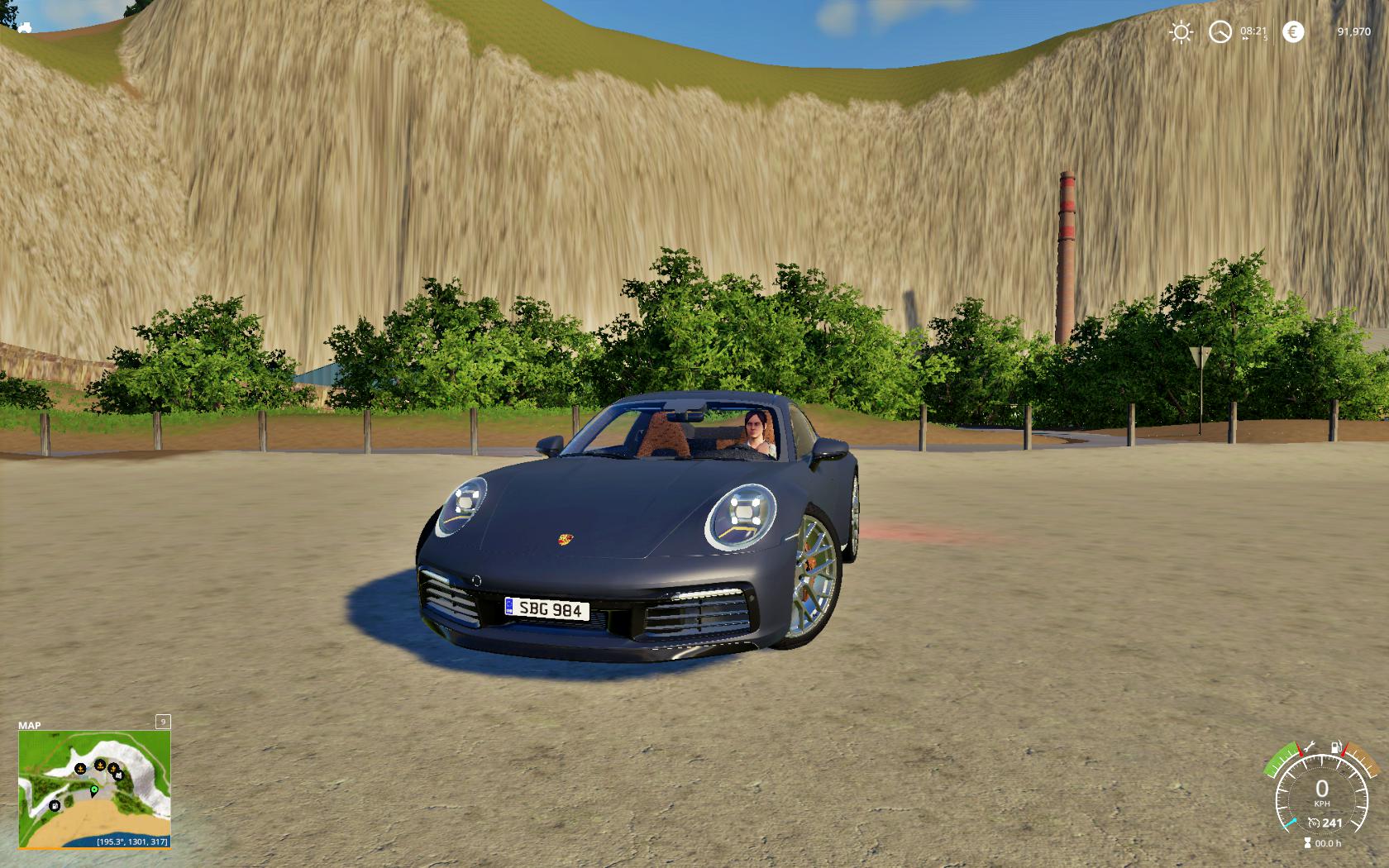
Task: Click the operating hours hourglass icon
Action: click(x=1307, y=843)
